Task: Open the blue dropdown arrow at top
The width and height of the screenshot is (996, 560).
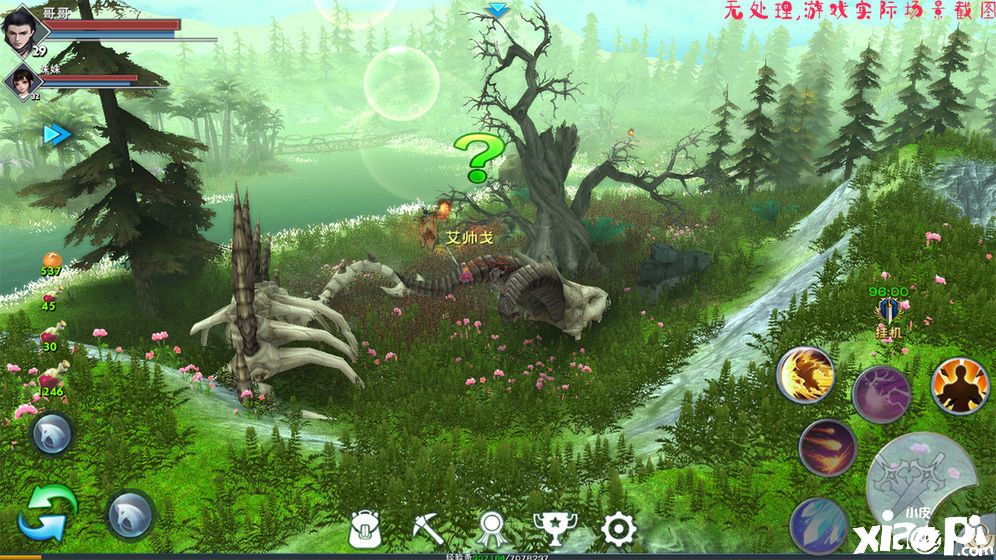Action: point(498,10)
